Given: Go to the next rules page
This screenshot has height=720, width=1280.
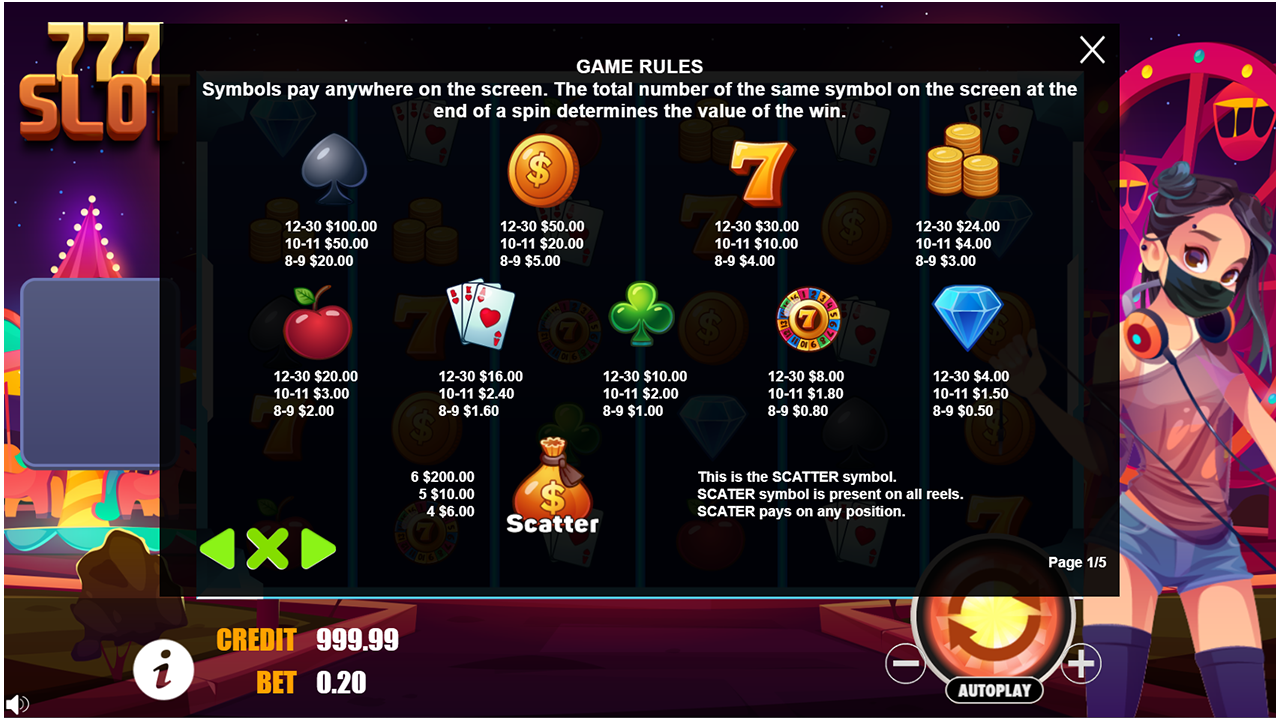Looking at the screenshot, I should point(315,549).
